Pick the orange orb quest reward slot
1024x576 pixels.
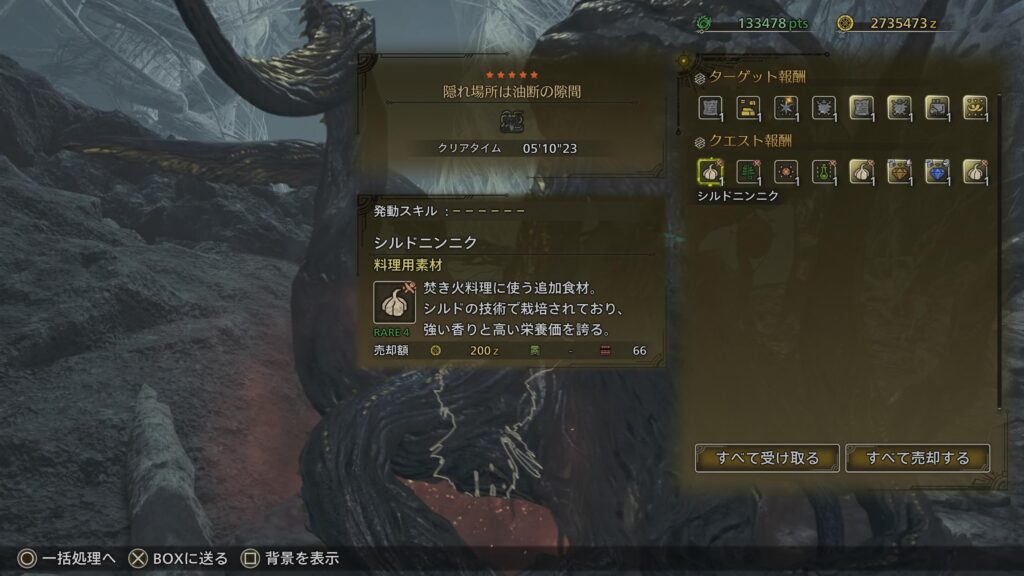(x=785, y=171)
